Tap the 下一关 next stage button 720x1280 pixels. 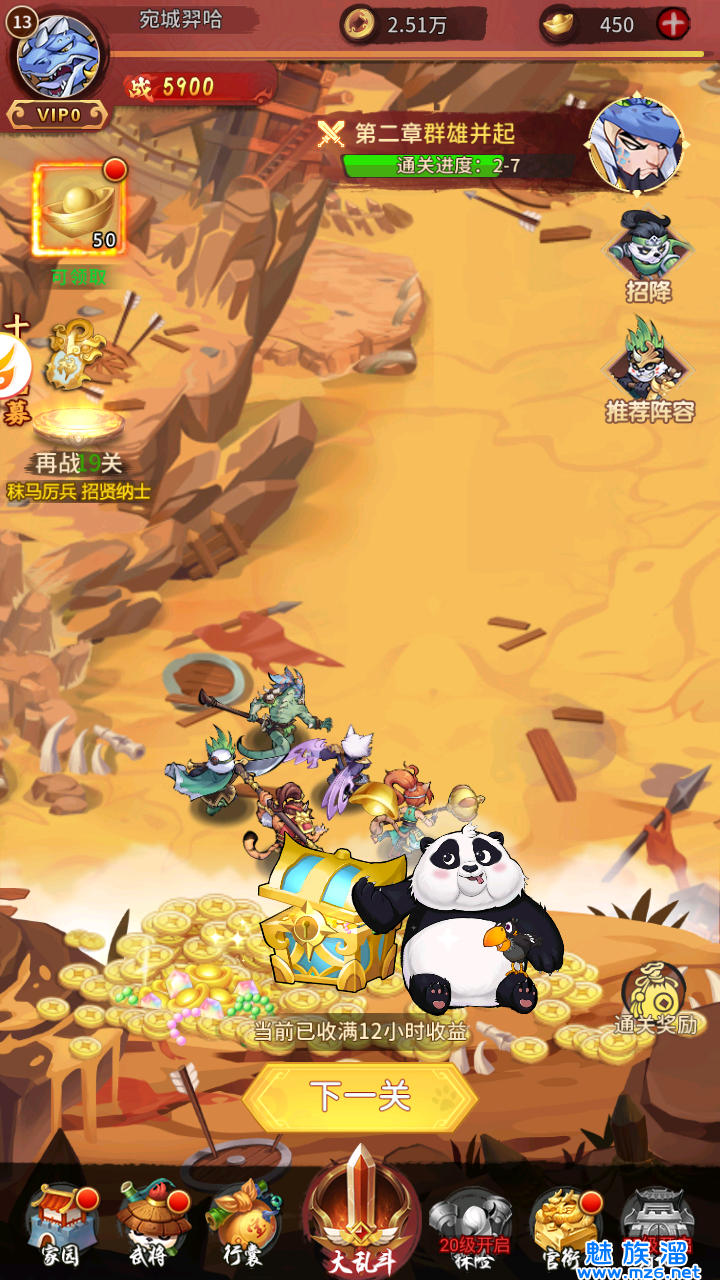(x=360, y=1097)
